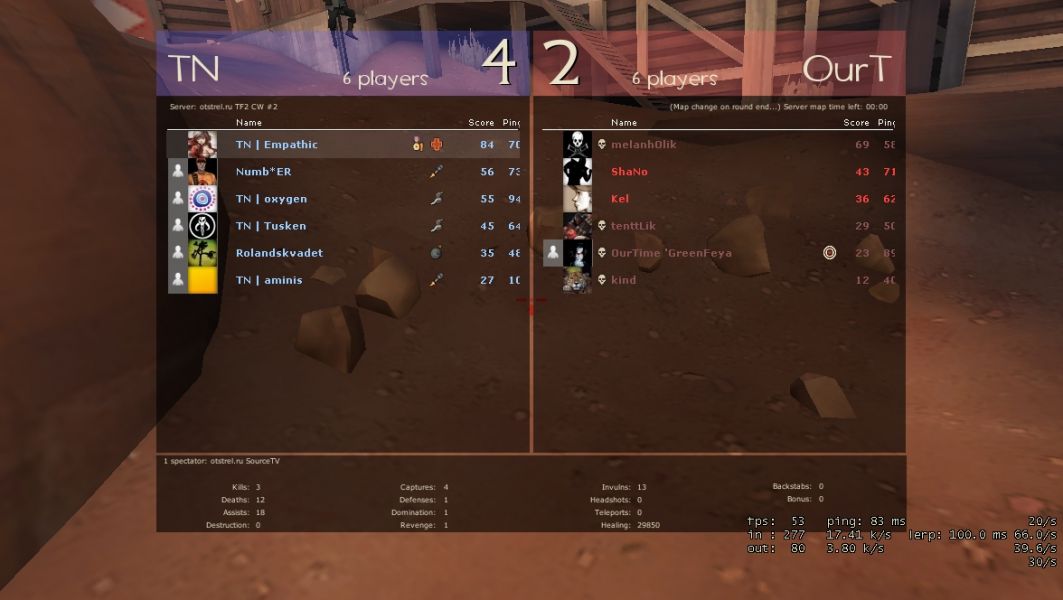1063x600 pixels.
Task: Select the TN | Tusken player row
Action: click(x=271, y=226)
